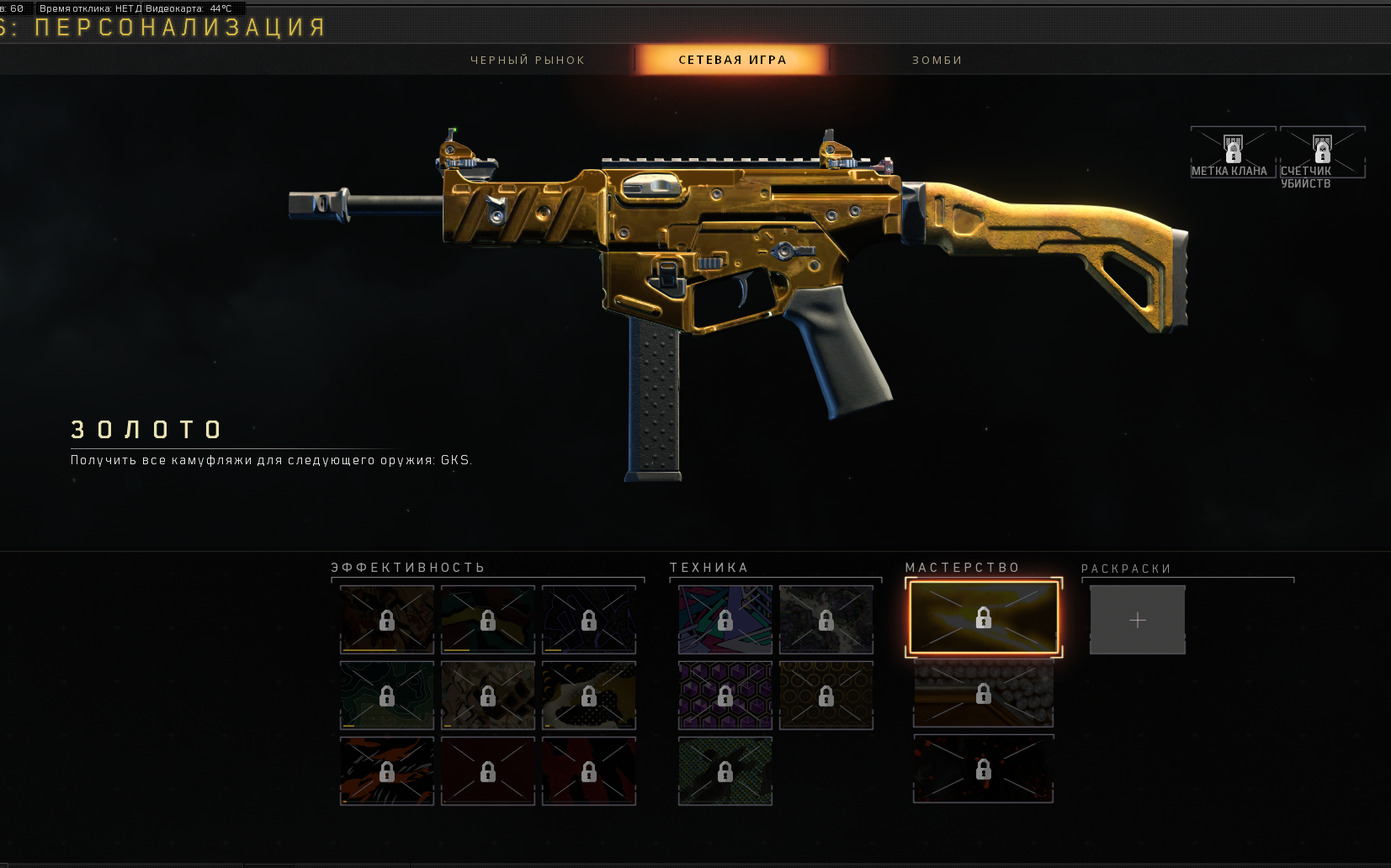
Task: Select the locked Метка клана slot
Action: (x=1233, y=152)
